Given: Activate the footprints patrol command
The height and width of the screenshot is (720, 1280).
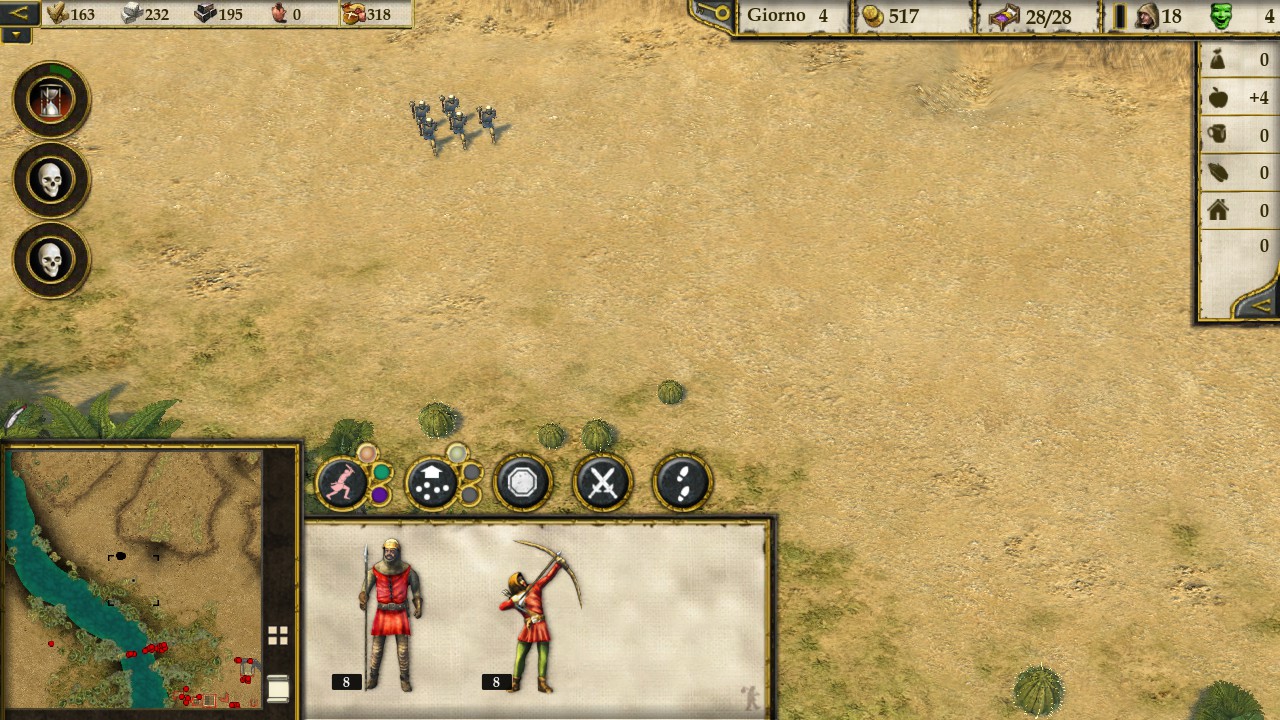Looking at the screenshot, I should pyautogui.click(x=682, y=484).
